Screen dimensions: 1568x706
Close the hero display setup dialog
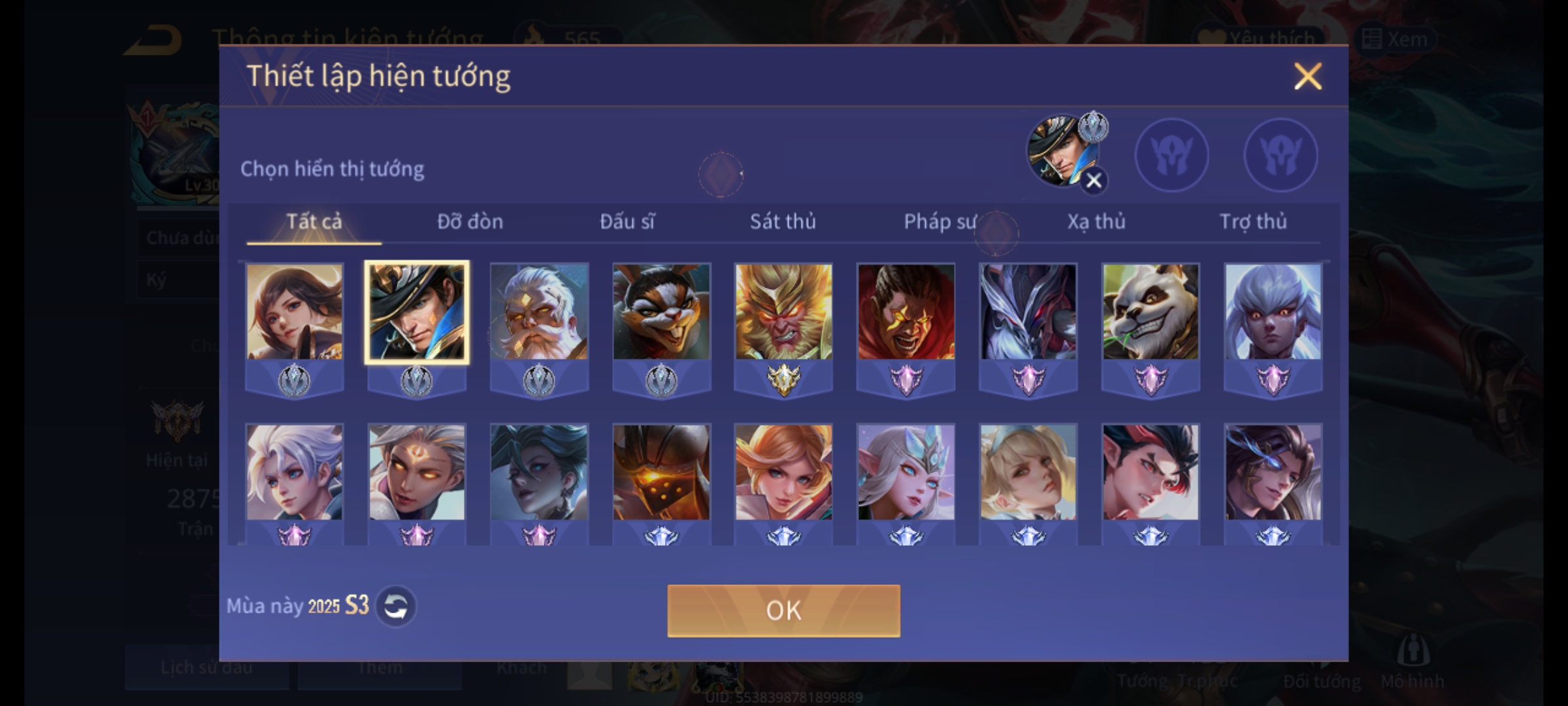(1307, 76)
